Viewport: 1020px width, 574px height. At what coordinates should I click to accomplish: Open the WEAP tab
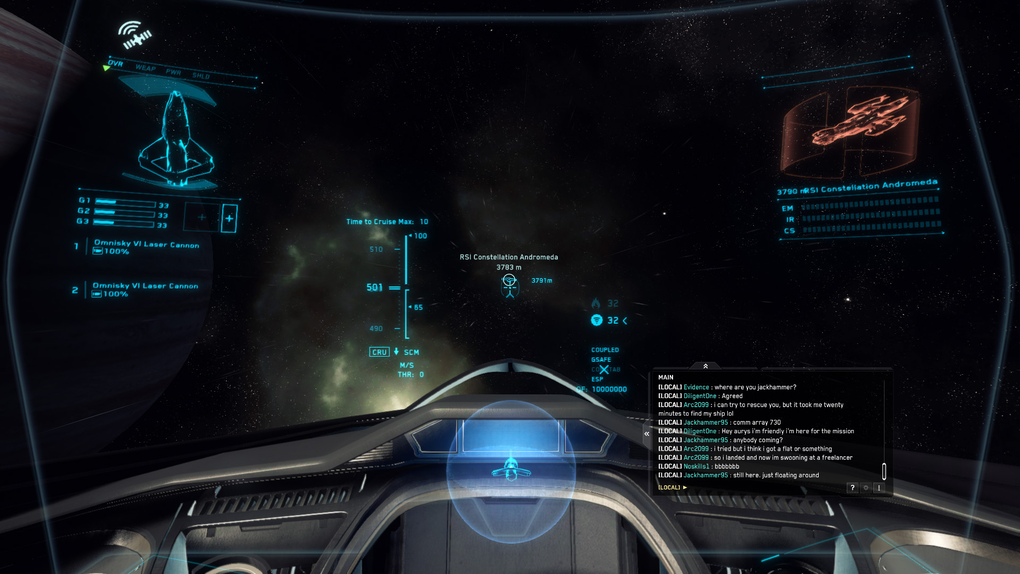[x=145, y=67]
